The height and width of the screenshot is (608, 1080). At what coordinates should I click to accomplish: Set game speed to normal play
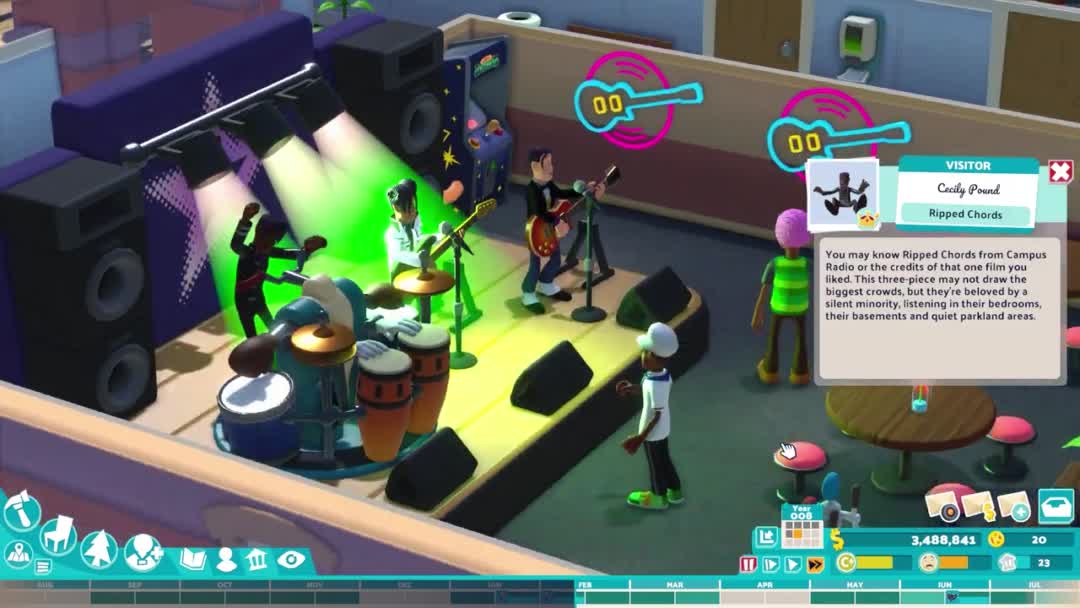[x=792, y=564]
